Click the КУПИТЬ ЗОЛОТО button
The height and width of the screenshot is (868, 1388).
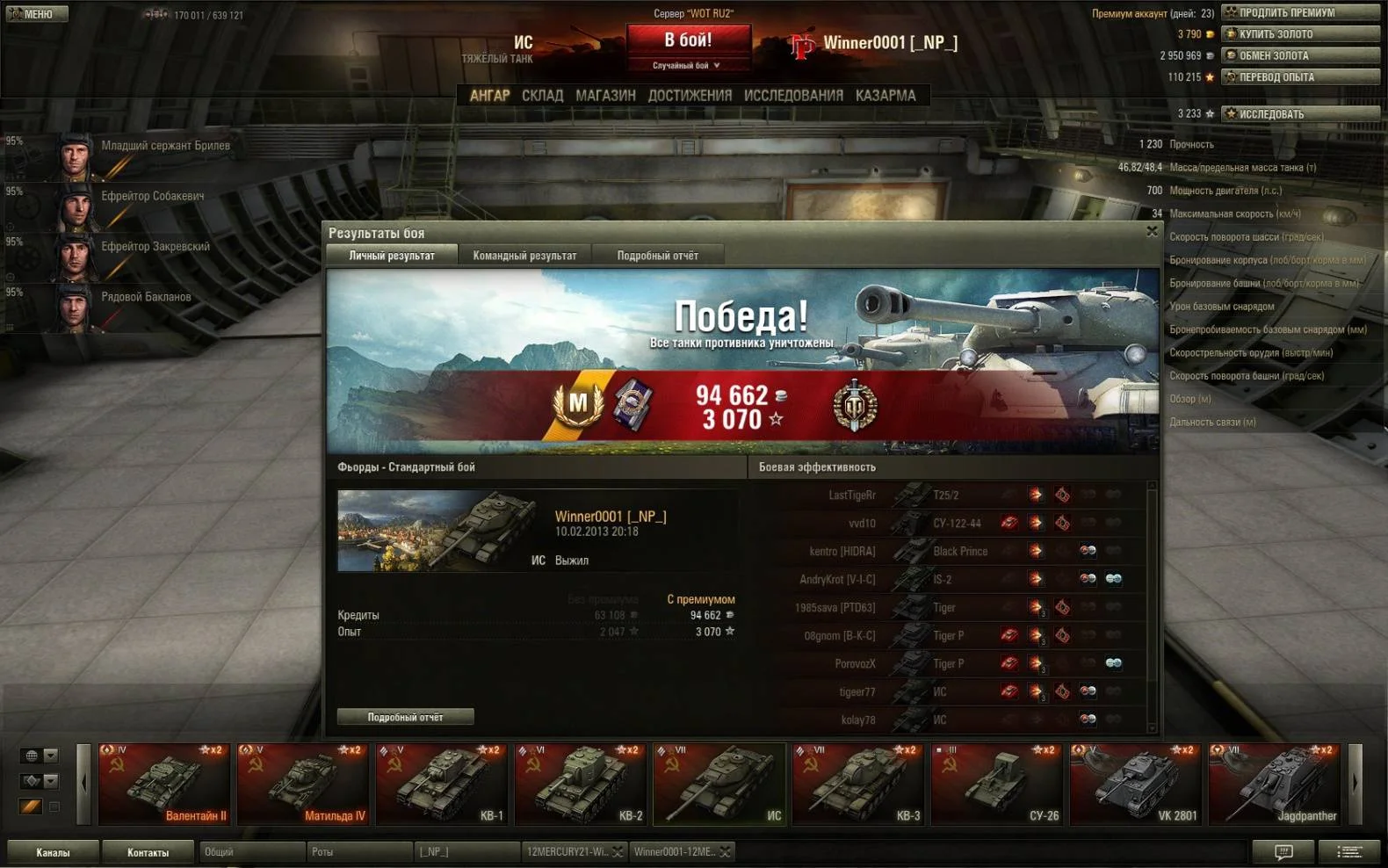[1301, 34]
